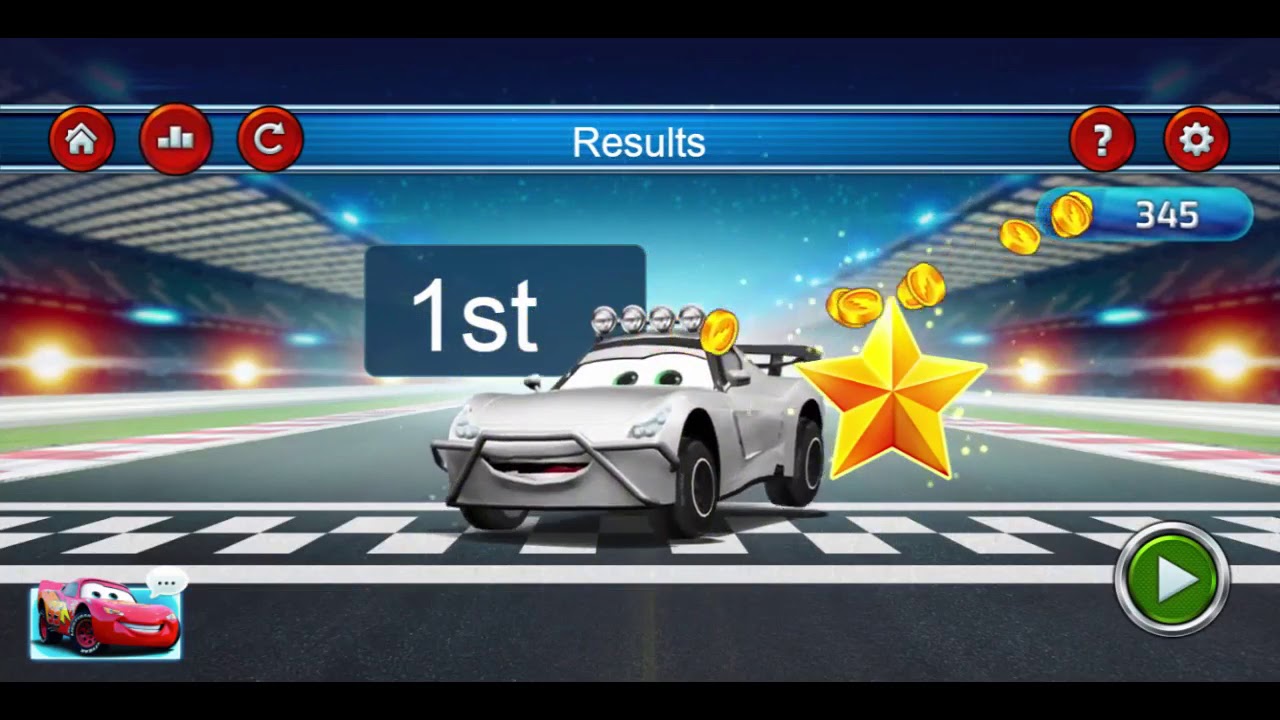Open the leaderboard podium button
This screenshot has width=1280, height=720.
click(176, 140)
